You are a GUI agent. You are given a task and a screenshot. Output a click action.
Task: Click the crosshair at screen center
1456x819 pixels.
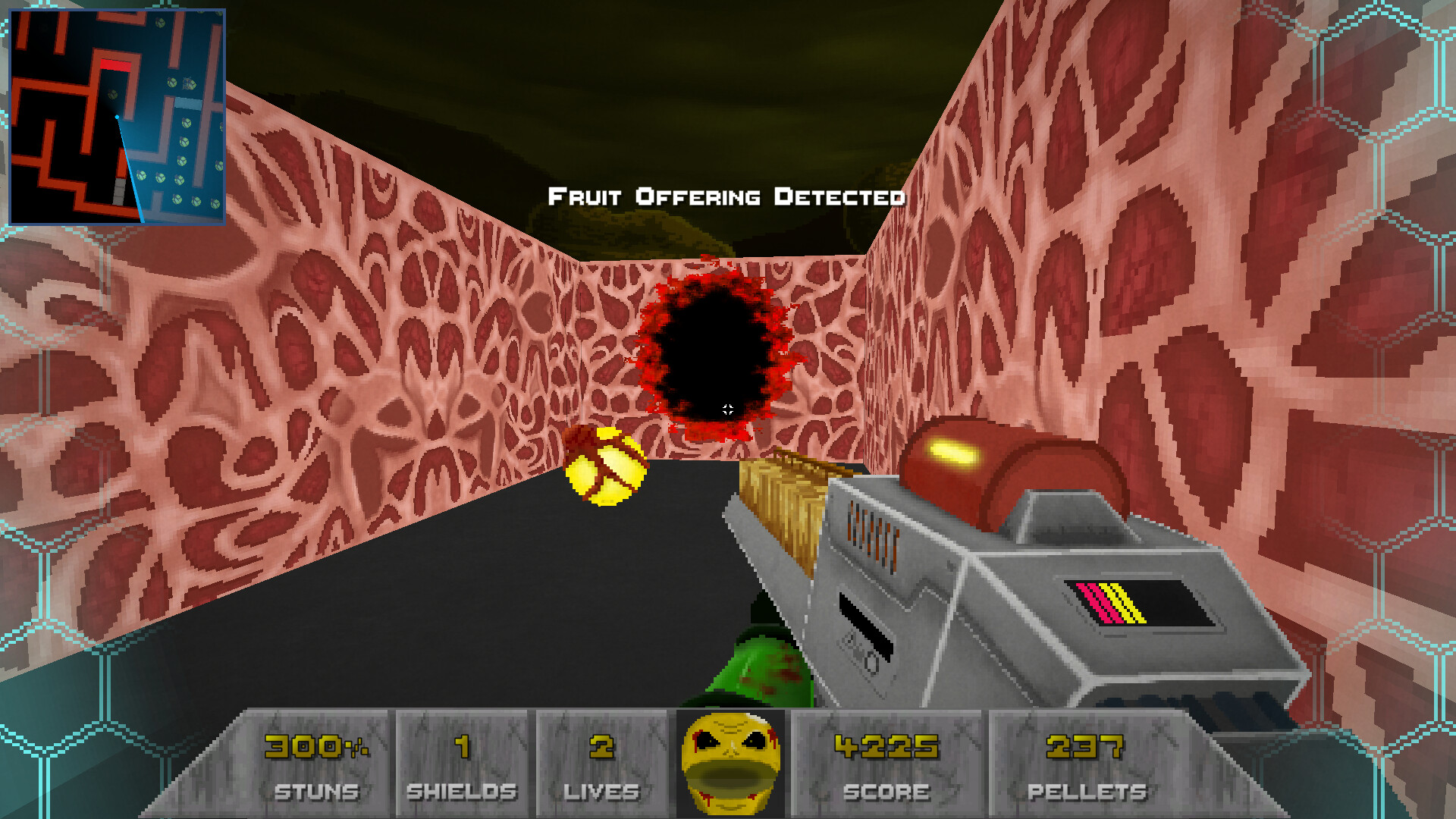click(728, 409)
